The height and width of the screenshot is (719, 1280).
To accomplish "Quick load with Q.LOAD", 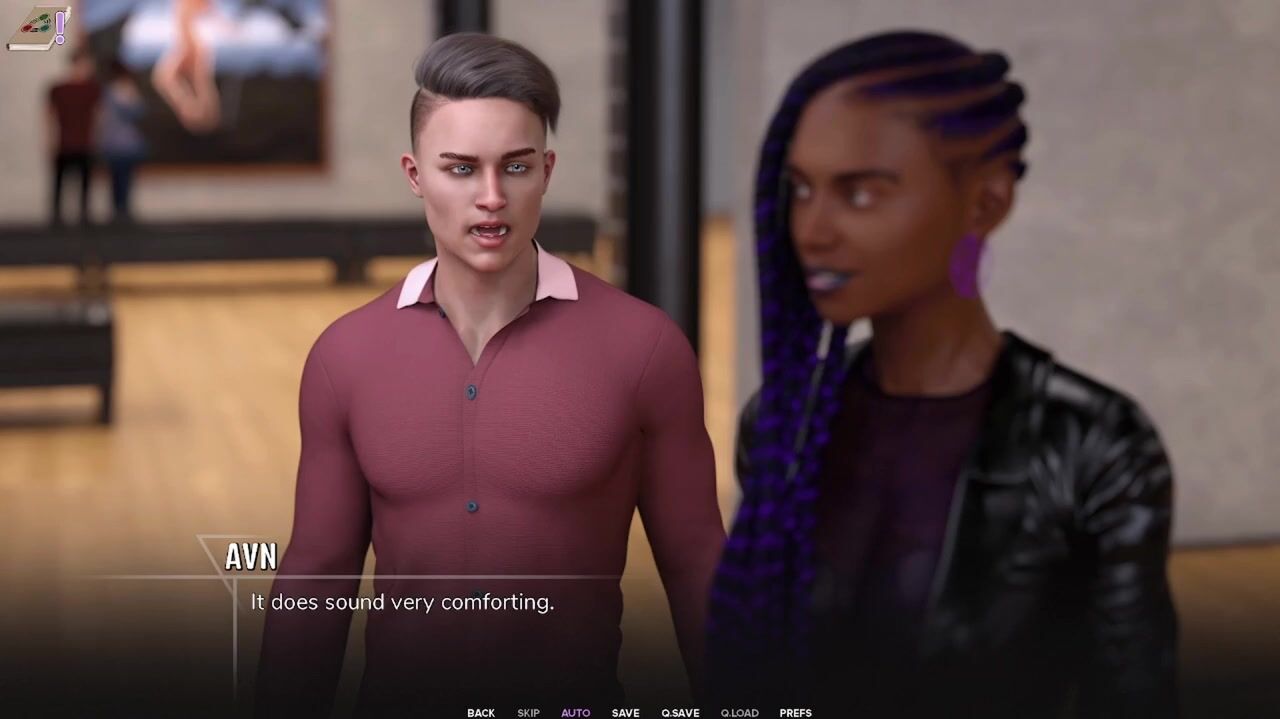I will tap(739, 712).
